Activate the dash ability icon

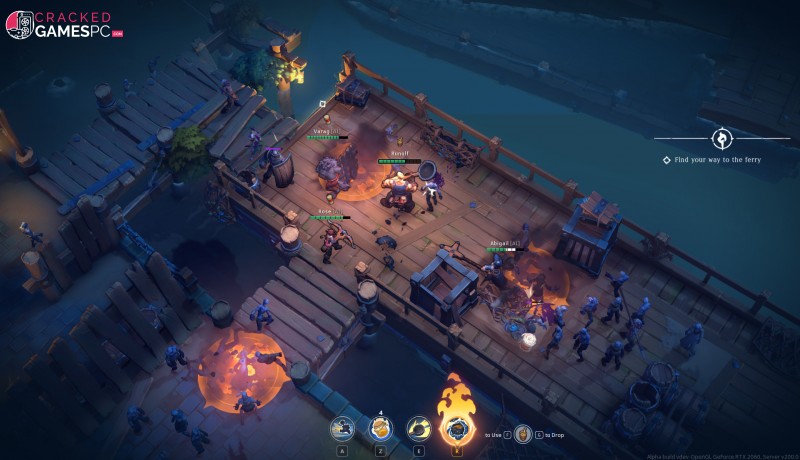343,429
